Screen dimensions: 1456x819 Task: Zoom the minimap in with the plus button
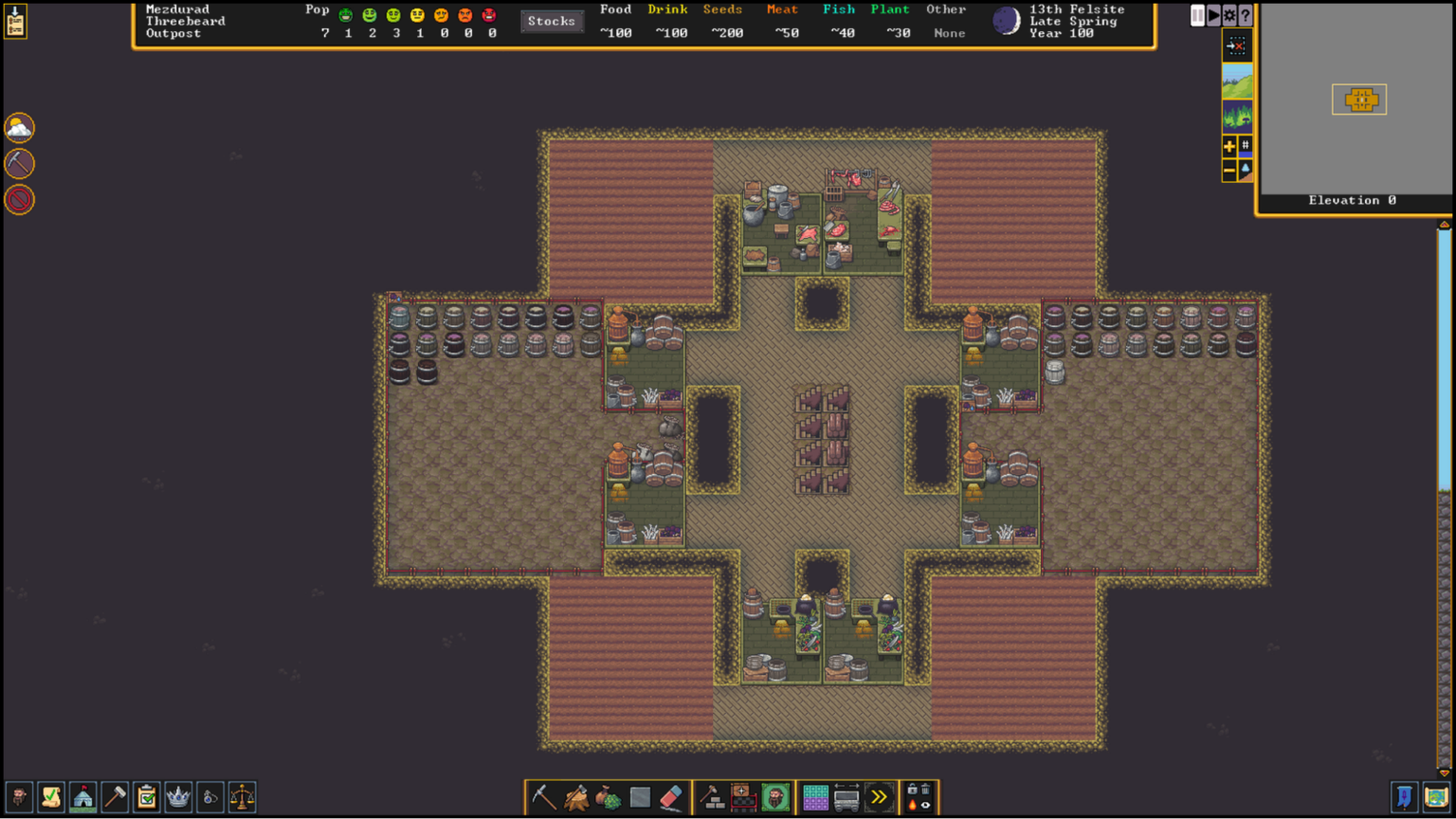1228,147
